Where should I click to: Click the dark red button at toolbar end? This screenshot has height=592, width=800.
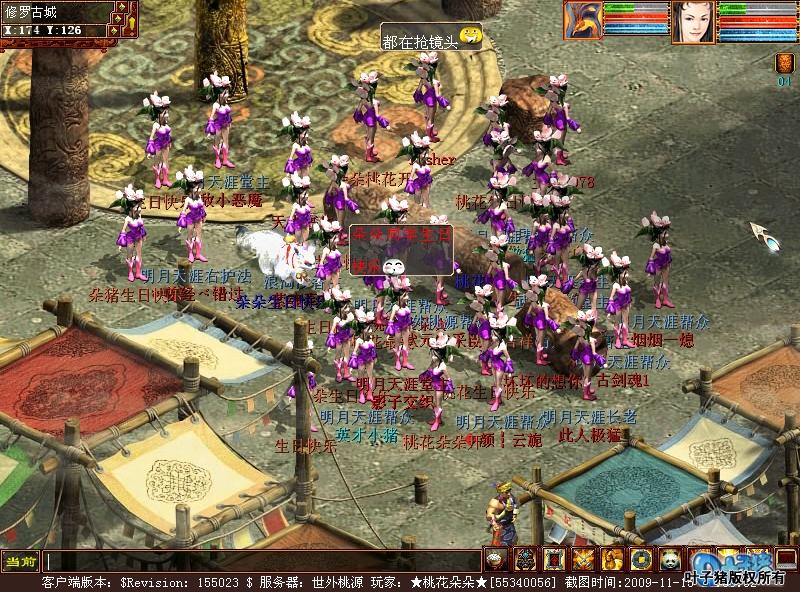(787, 559)
